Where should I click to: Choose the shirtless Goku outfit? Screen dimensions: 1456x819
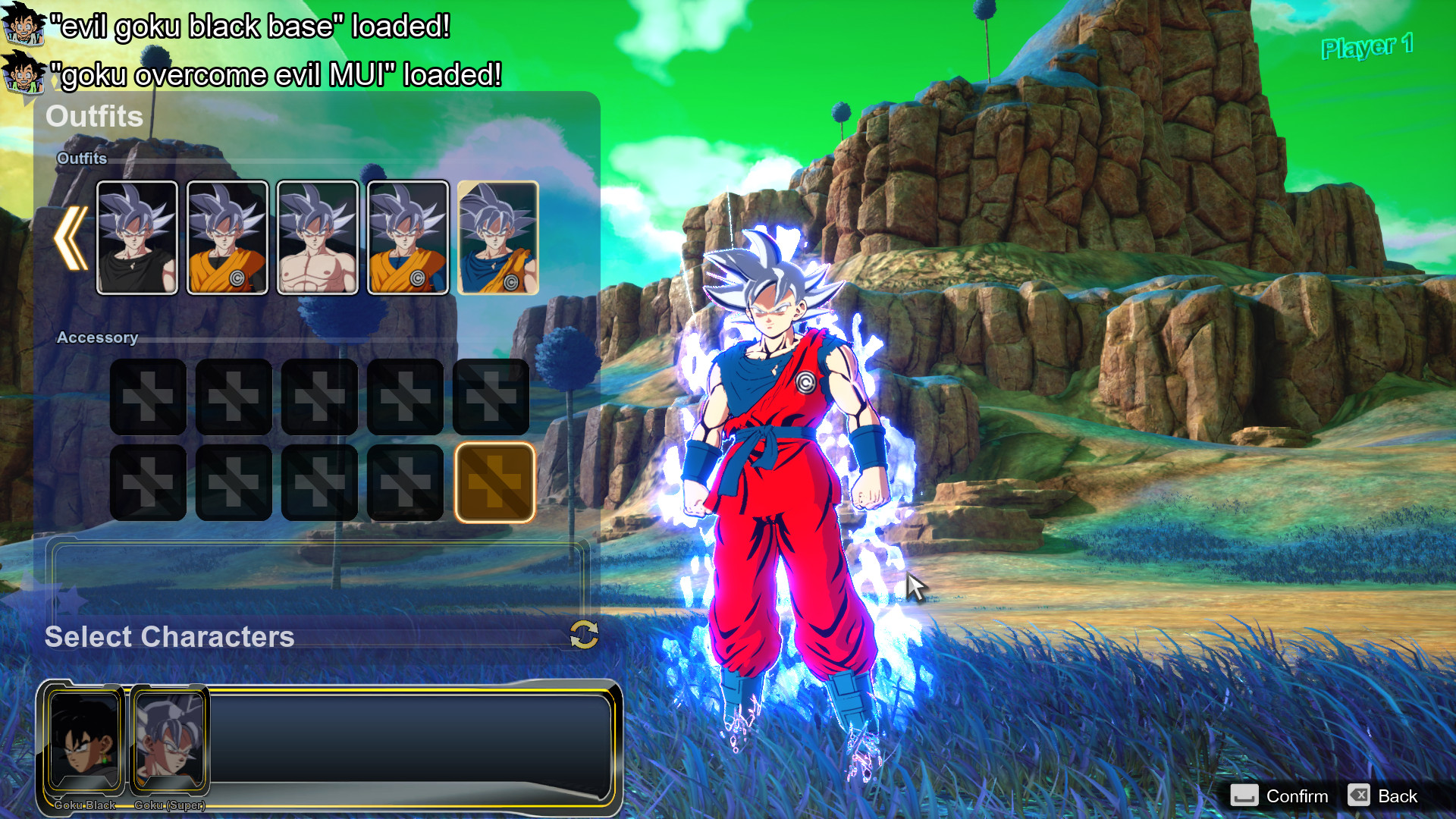[x=318, y=237]
